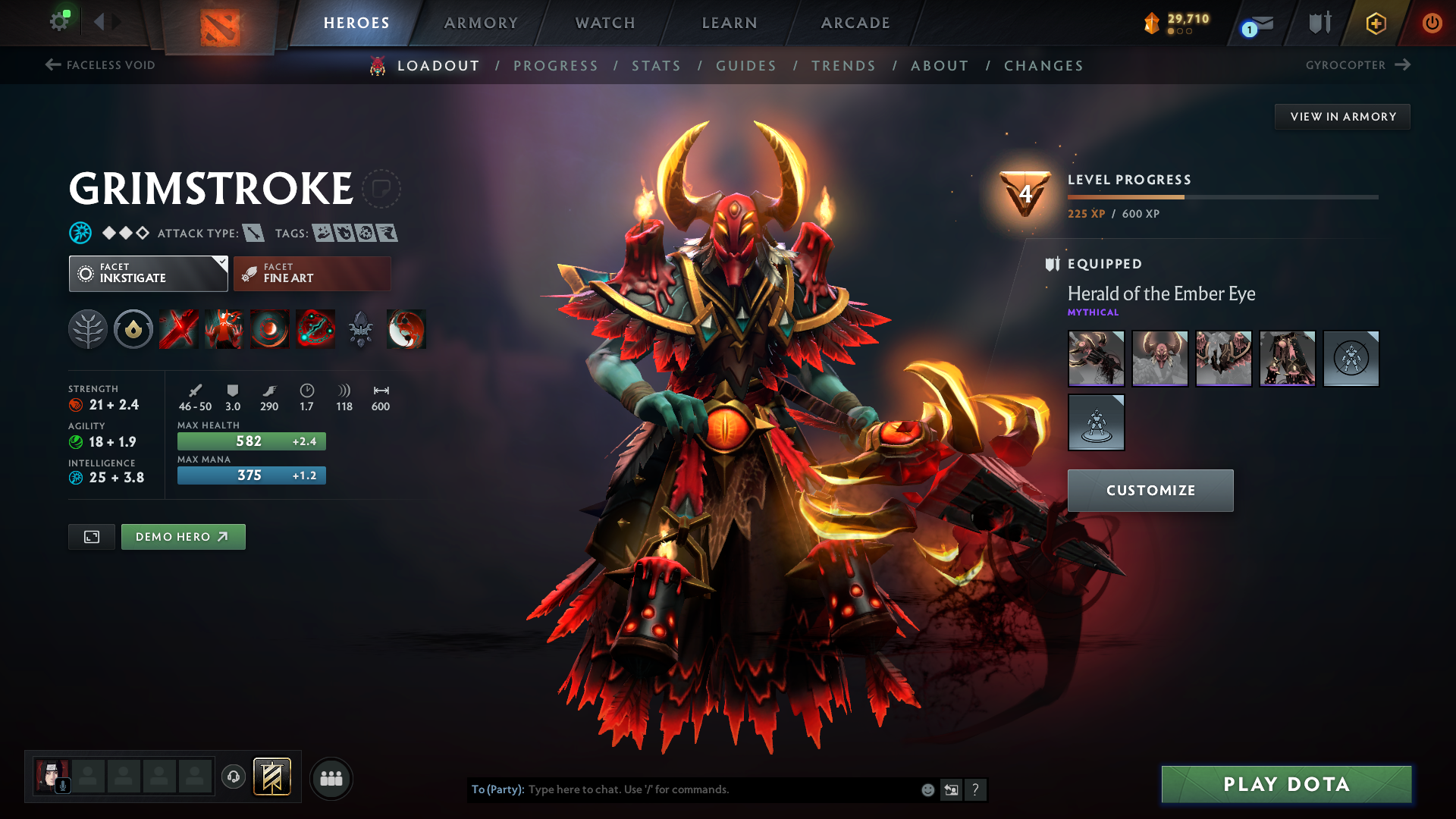1456x819 pixels.
Task: Go to next hero Gyrocopter
Action: click(x=1357, y=65)
